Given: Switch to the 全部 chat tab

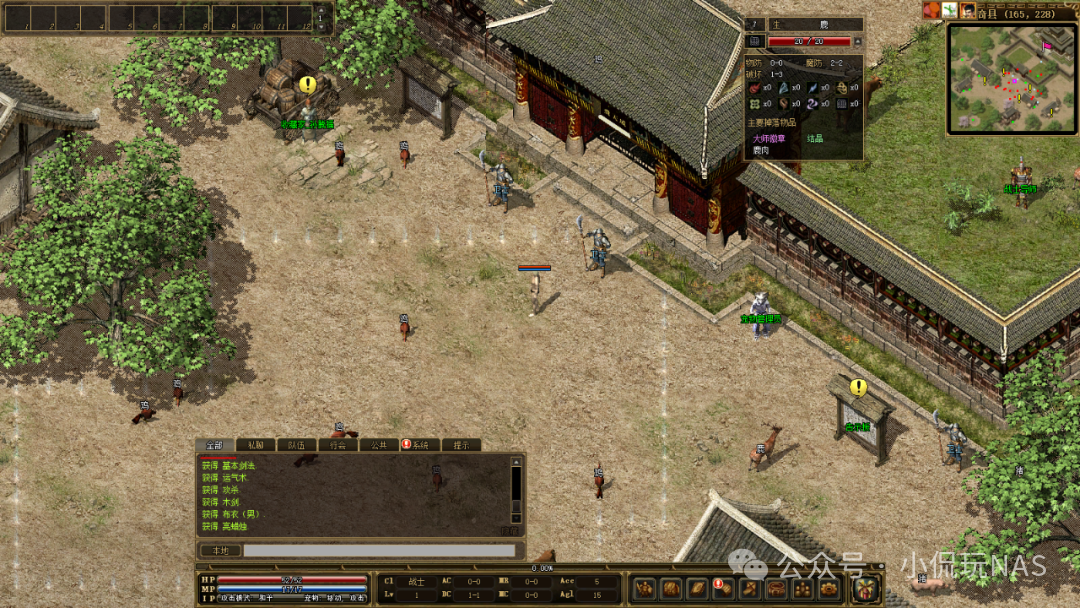Looking at the screenshot, I should tap(215, 445).
